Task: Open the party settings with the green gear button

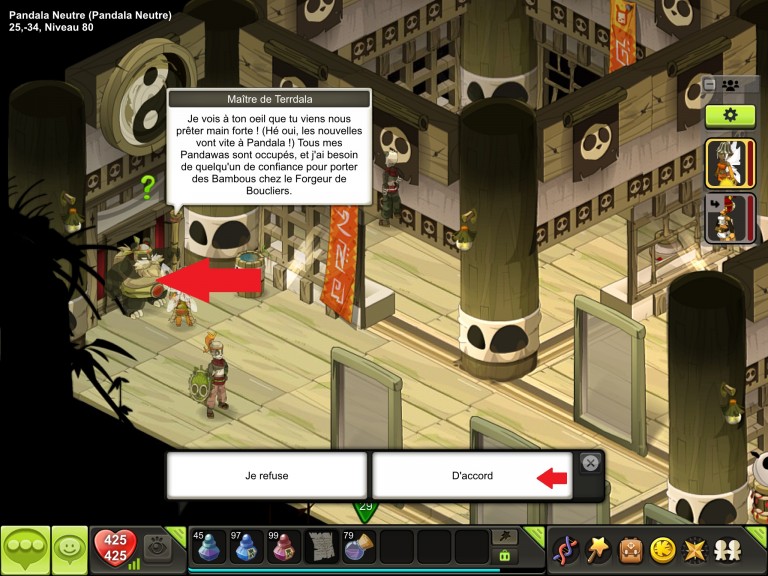Action: (x=729, y=115)
